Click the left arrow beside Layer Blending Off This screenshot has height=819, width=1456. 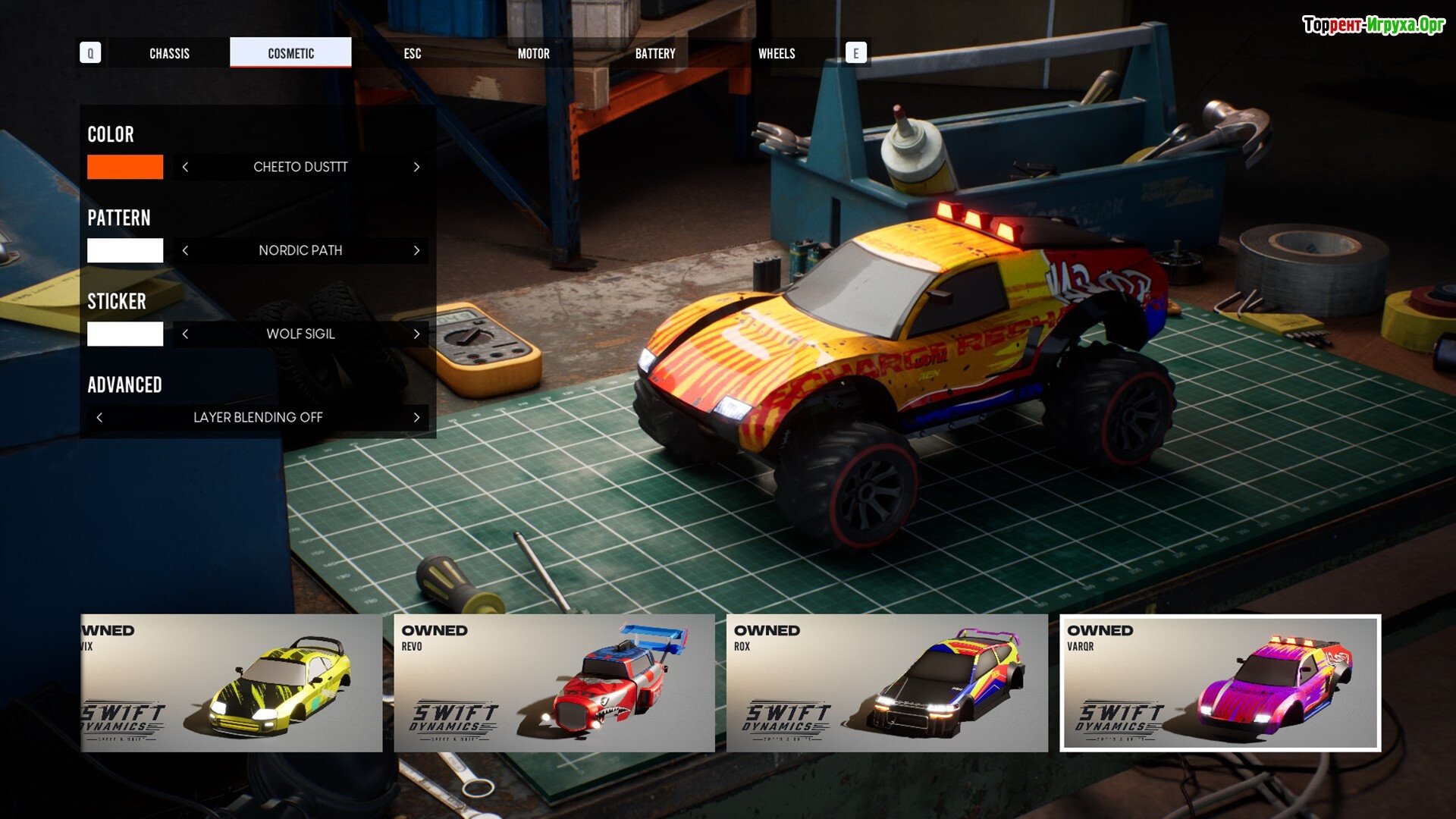tap(99, 417)
